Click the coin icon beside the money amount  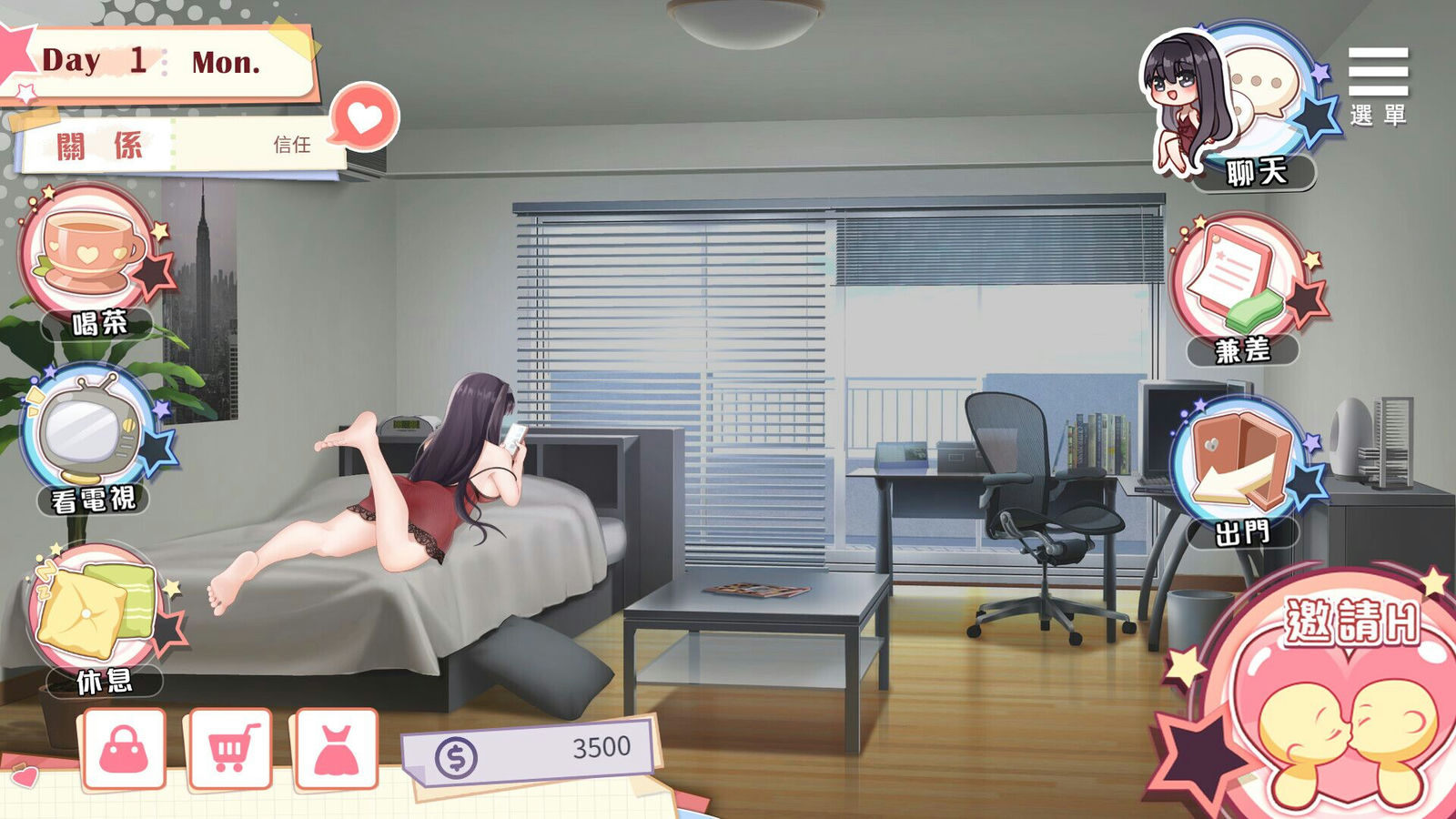click(x=455, y=753)
